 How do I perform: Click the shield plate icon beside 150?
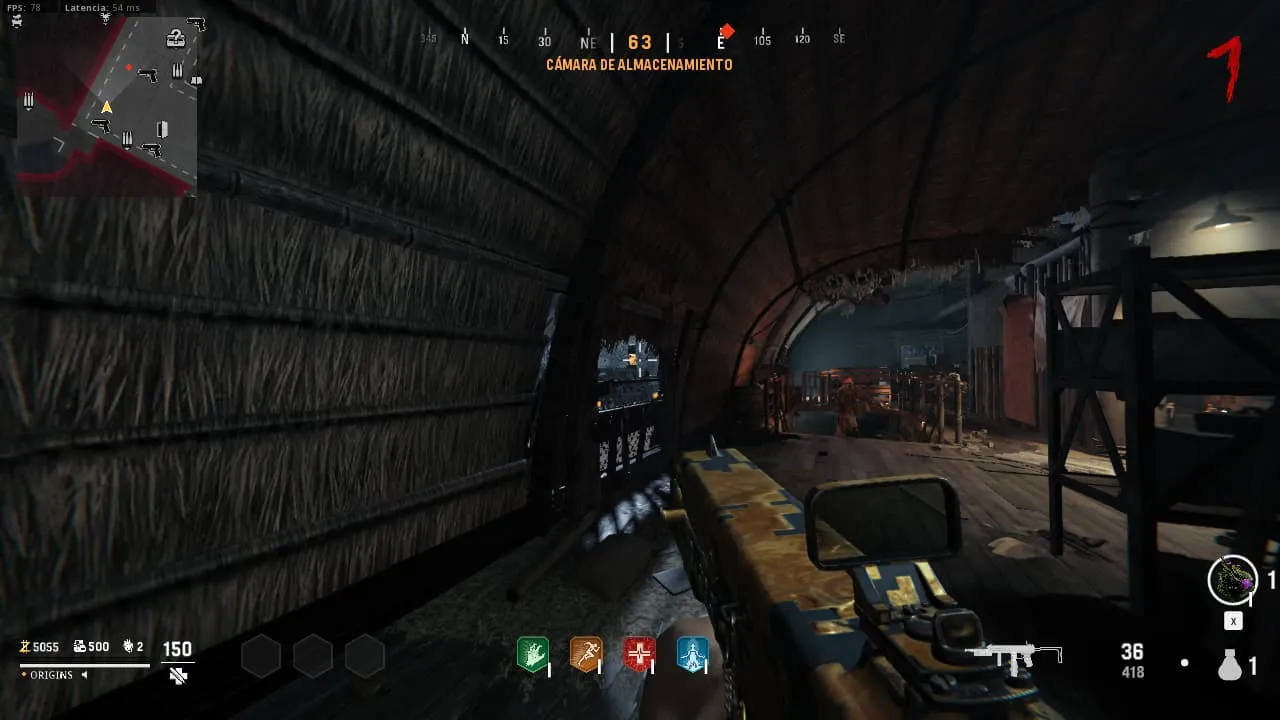(178, 676)
